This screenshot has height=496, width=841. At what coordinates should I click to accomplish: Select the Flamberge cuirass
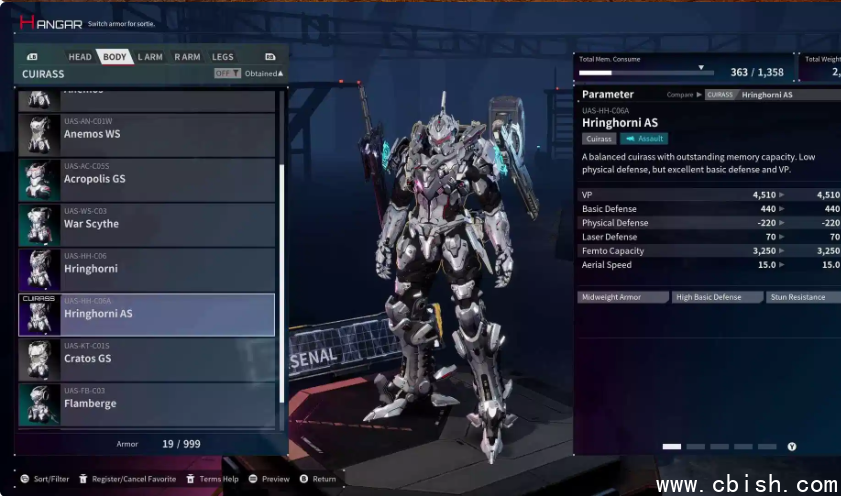click(x=147, y=404)
